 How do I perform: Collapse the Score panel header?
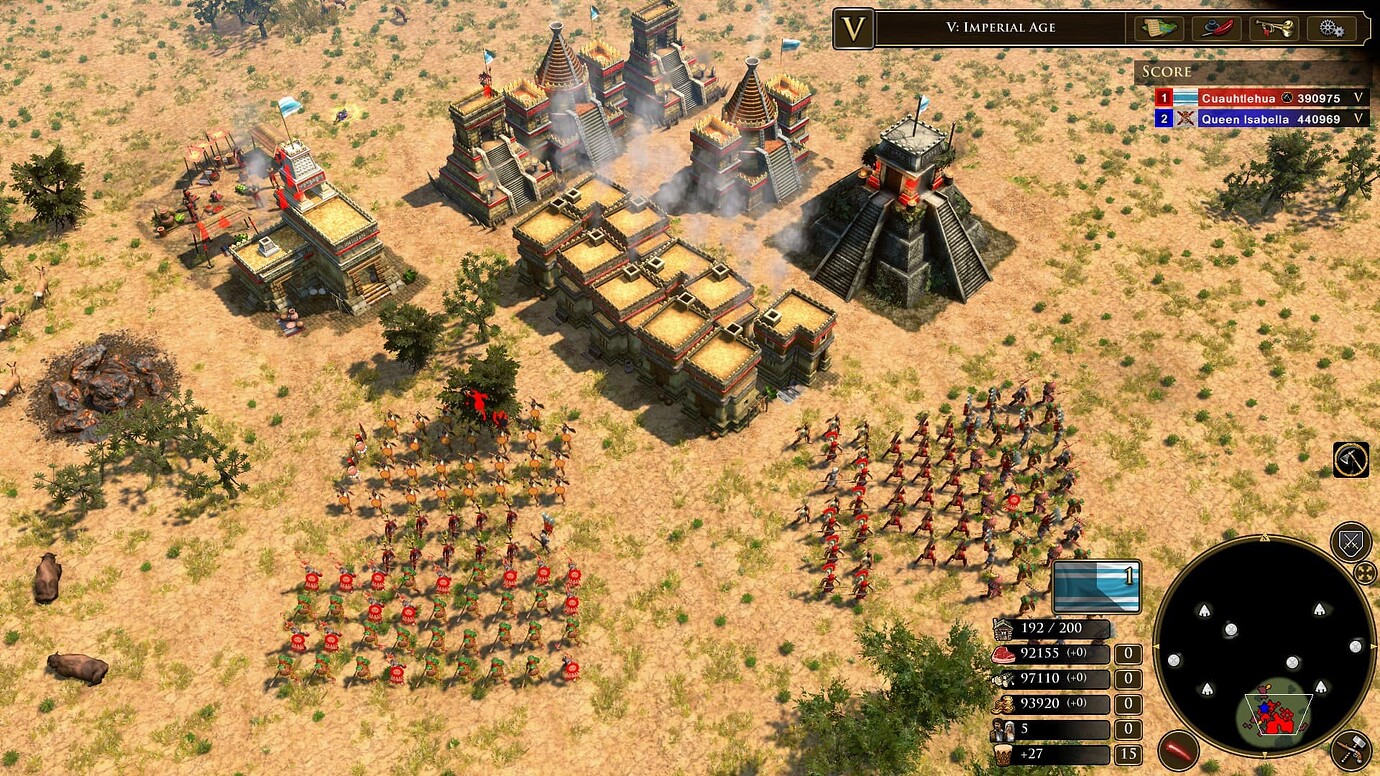click(x=1166, y=71)
